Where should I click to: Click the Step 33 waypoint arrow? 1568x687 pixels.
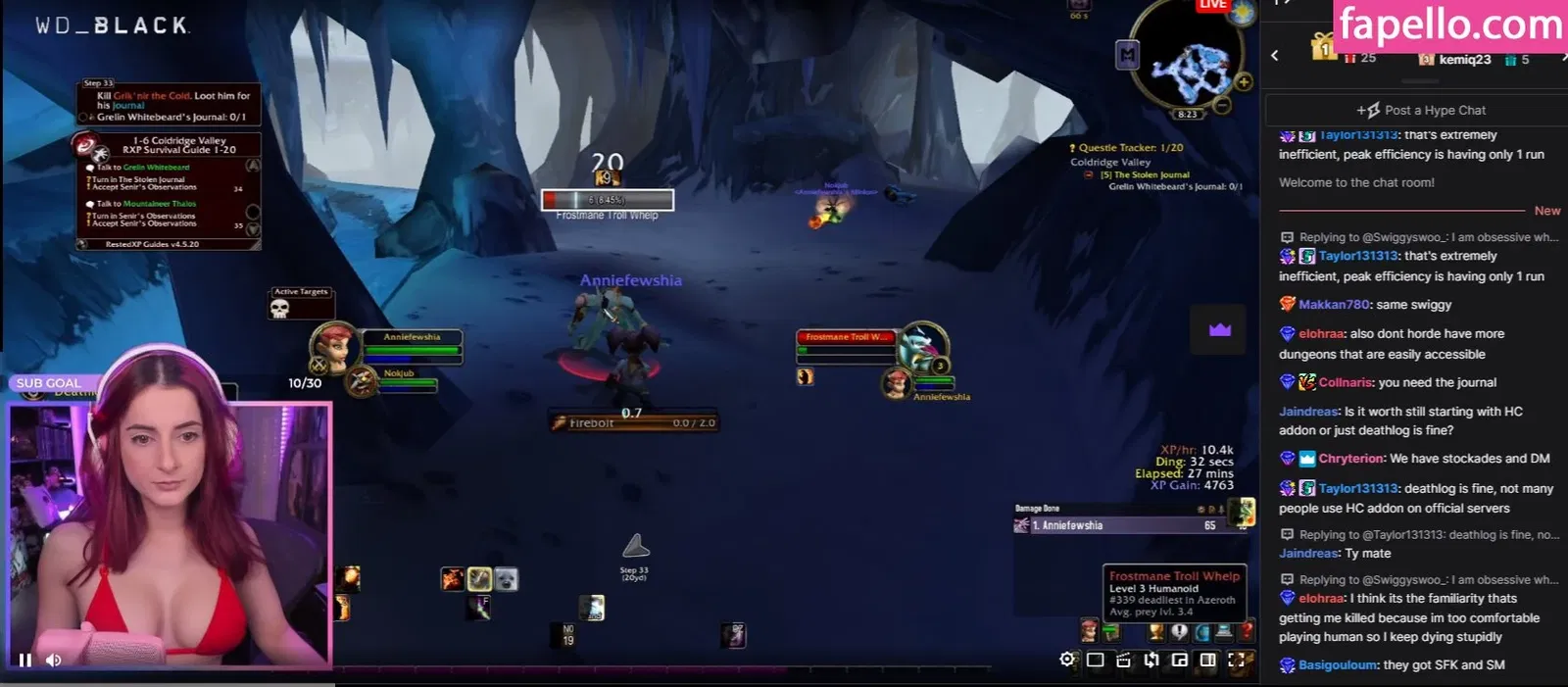[635, 546]
